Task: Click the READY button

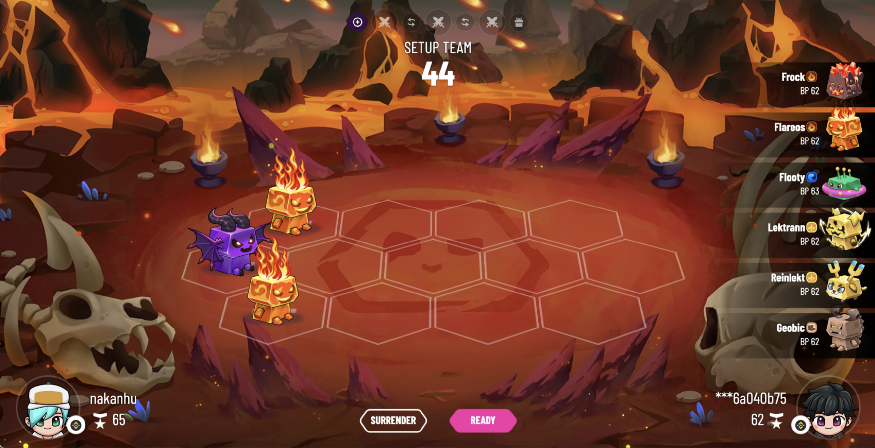Action: [x=483, y=420]
